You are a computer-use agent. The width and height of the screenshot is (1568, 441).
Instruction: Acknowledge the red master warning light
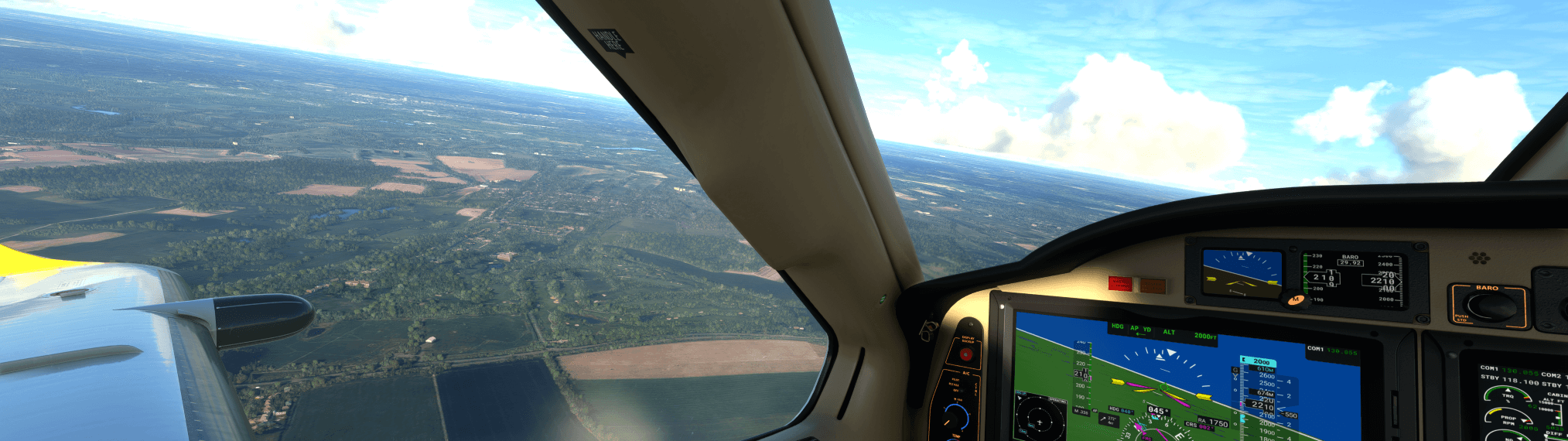pos(1119,285)
